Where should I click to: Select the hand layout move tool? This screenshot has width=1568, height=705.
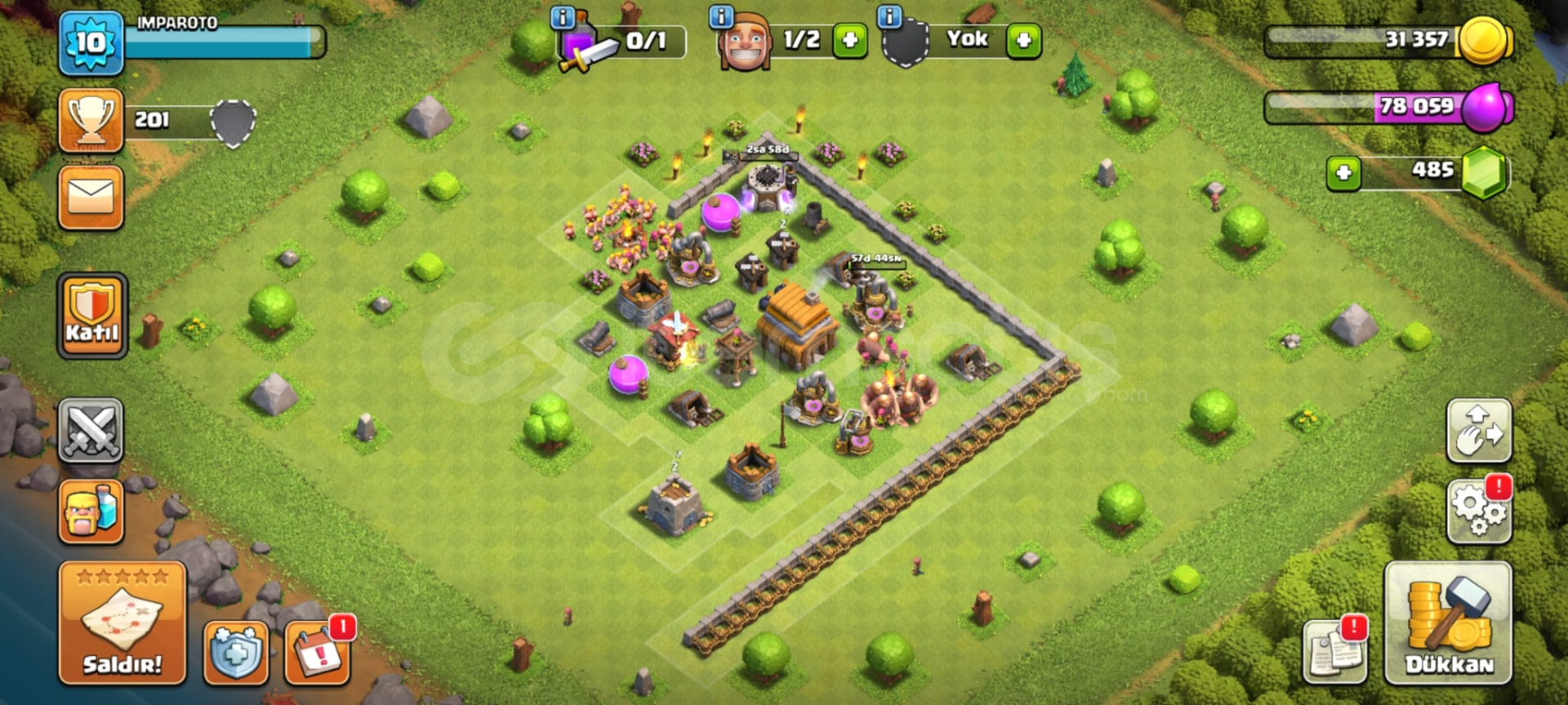click(1480, 431)
